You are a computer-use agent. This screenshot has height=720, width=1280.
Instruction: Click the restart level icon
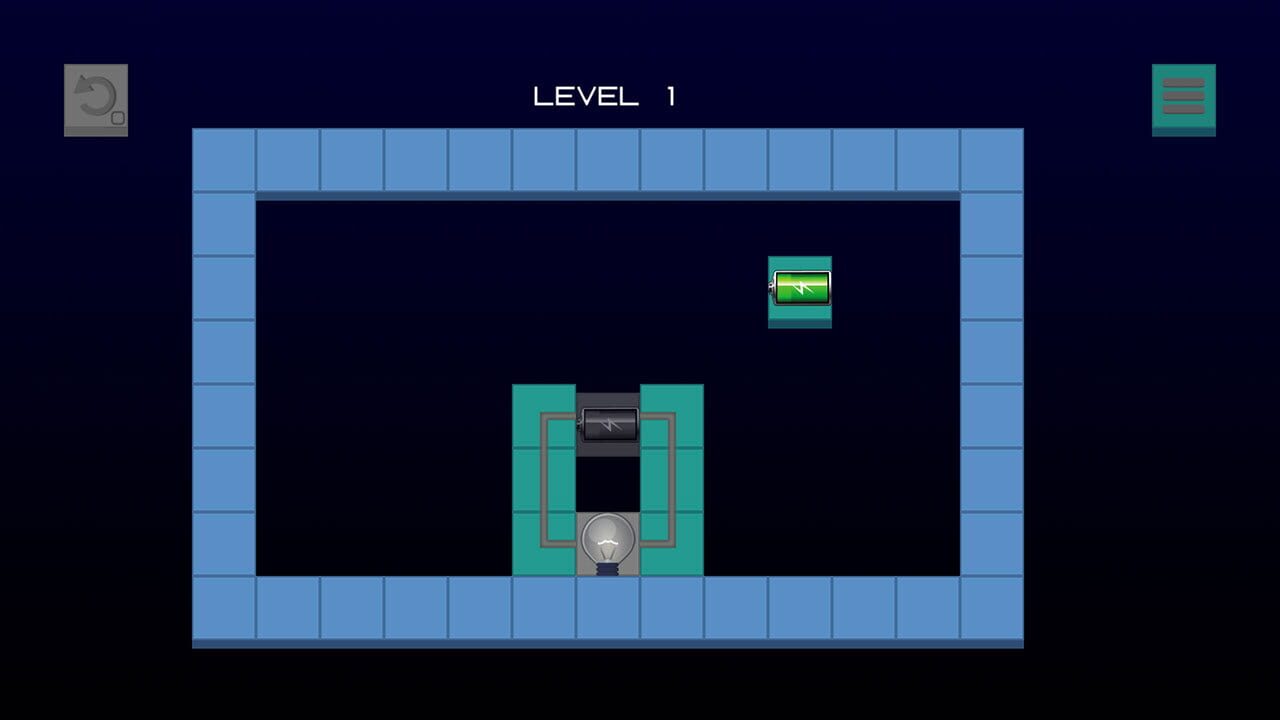click(96, 98)
